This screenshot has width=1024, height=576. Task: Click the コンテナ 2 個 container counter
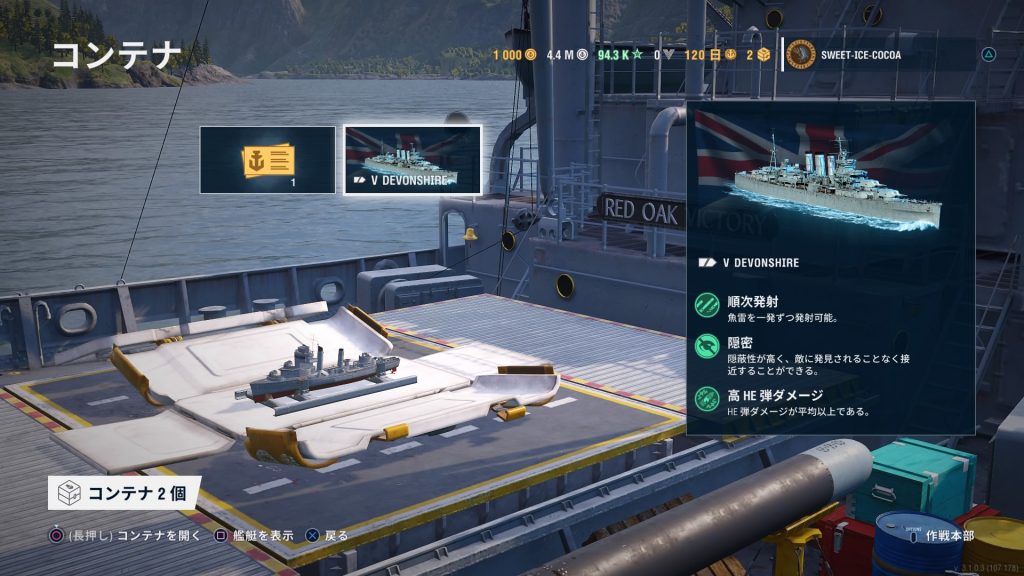tap(125, 493)
